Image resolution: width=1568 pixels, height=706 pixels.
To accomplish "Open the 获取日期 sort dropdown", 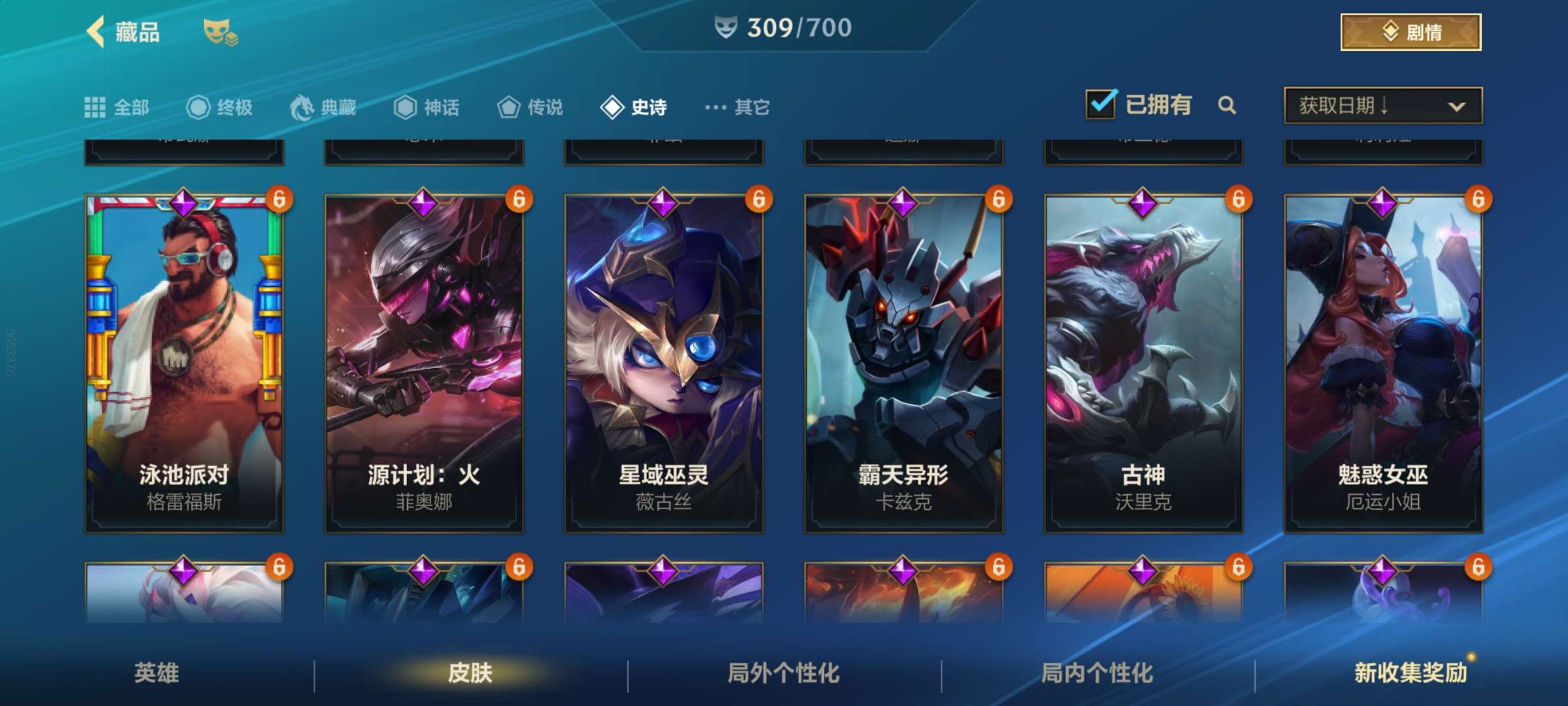I will (1382, 105).
